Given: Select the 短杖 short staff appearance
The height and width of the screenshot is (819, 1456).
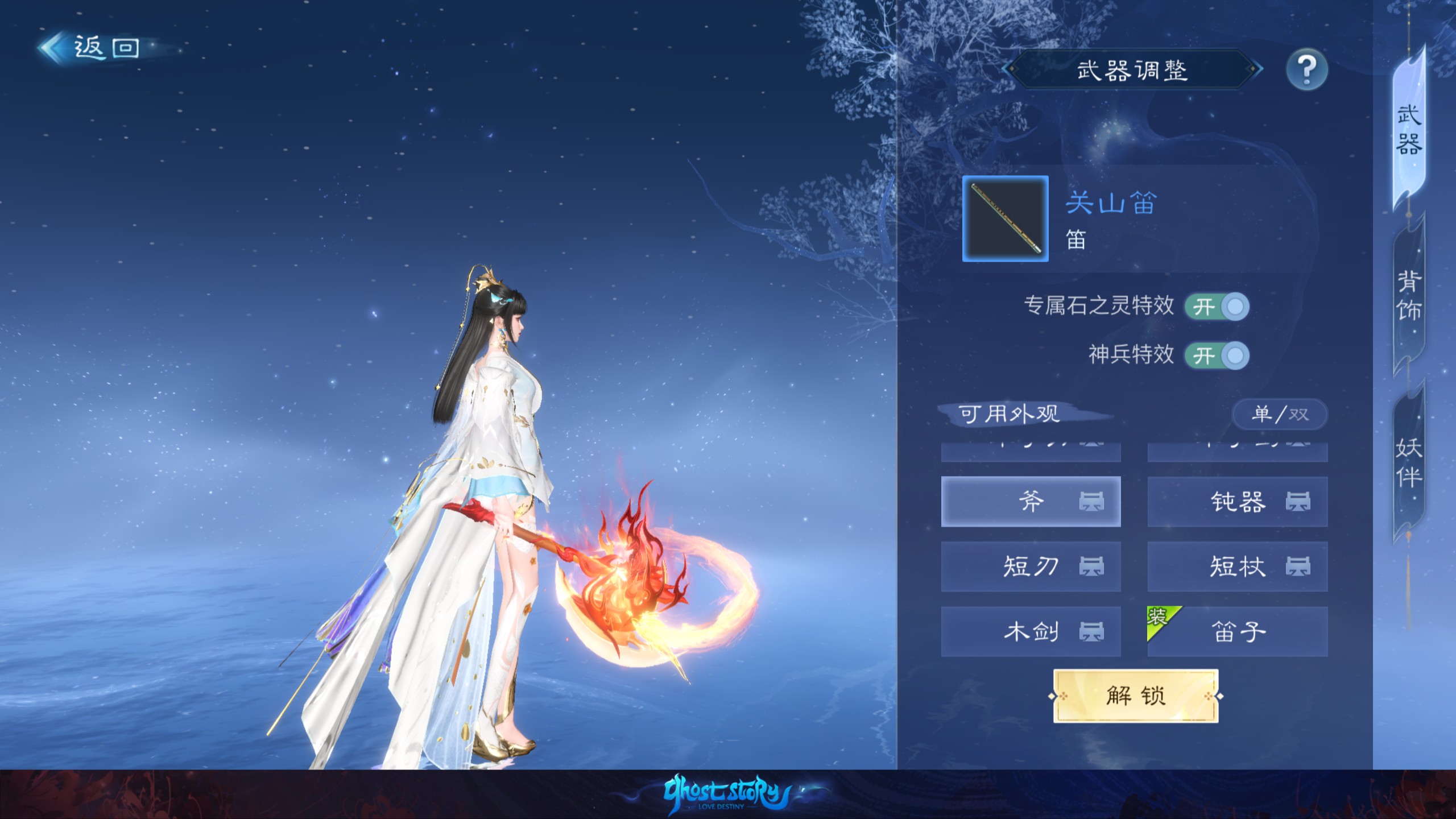Looking at the screenshot, I should click(x=1238, y=566).
